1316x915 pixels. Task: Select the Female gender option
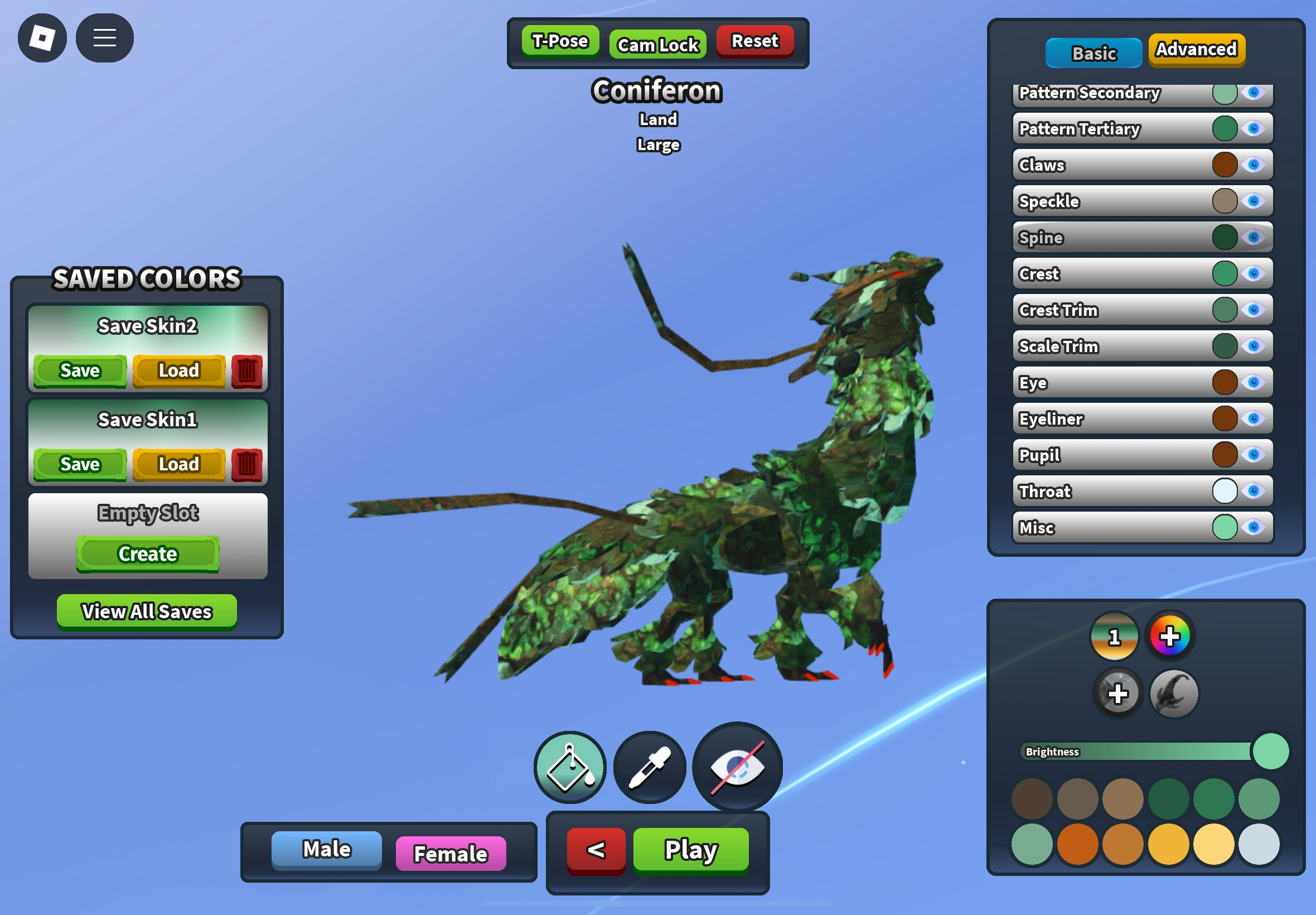point(451,853)
